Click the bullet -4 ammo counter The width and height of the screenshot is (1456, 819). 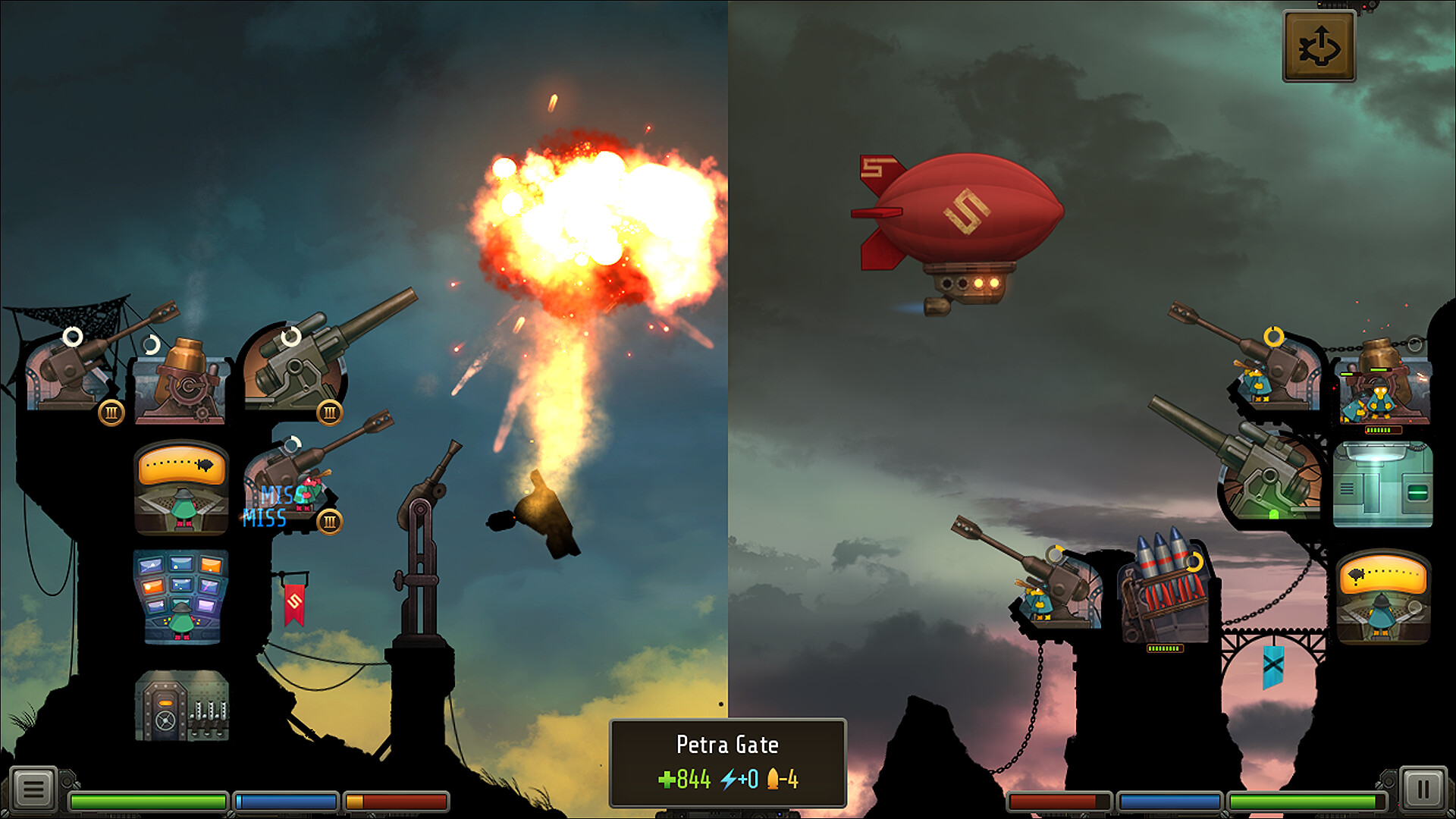click(782, 778)
